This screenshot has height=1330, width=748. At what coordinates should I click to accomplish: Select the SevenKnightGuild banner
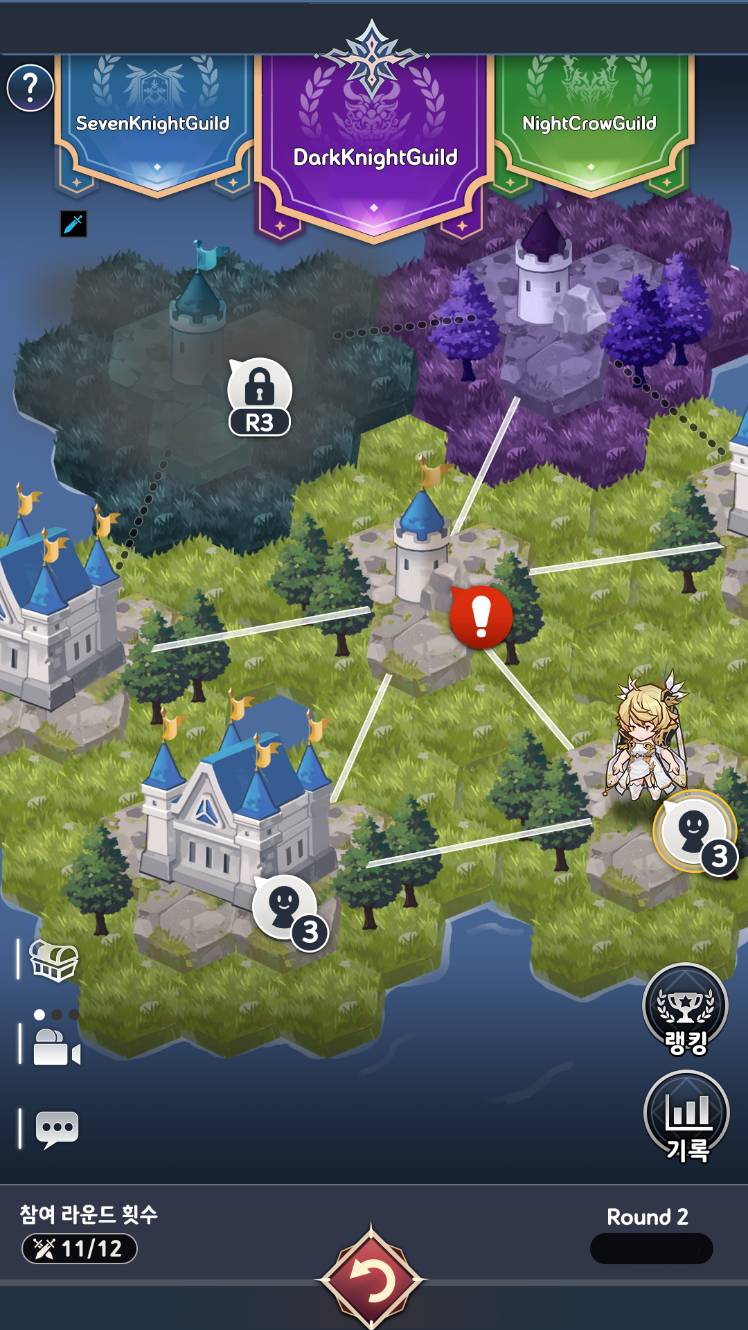[153, 122]
